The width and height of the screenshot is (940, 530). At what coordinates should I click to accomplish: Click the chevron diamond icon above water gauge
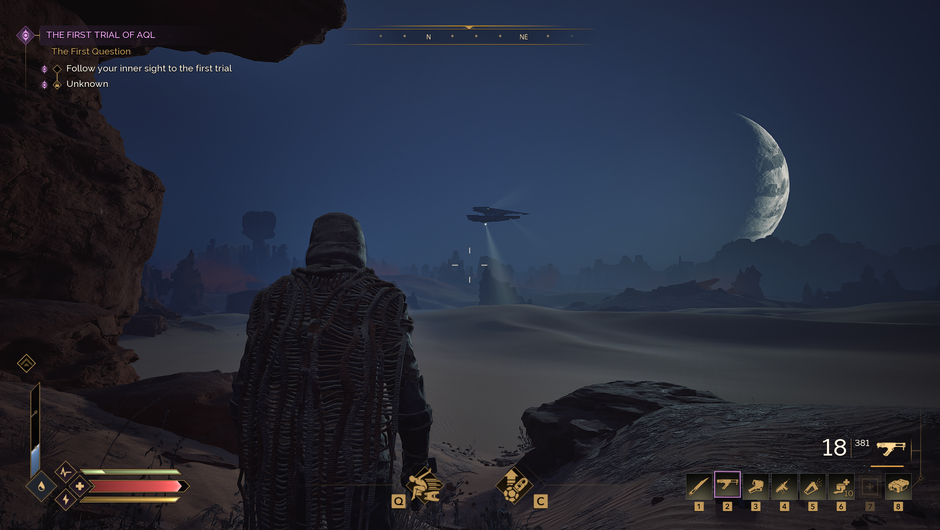tap(27, 364)
